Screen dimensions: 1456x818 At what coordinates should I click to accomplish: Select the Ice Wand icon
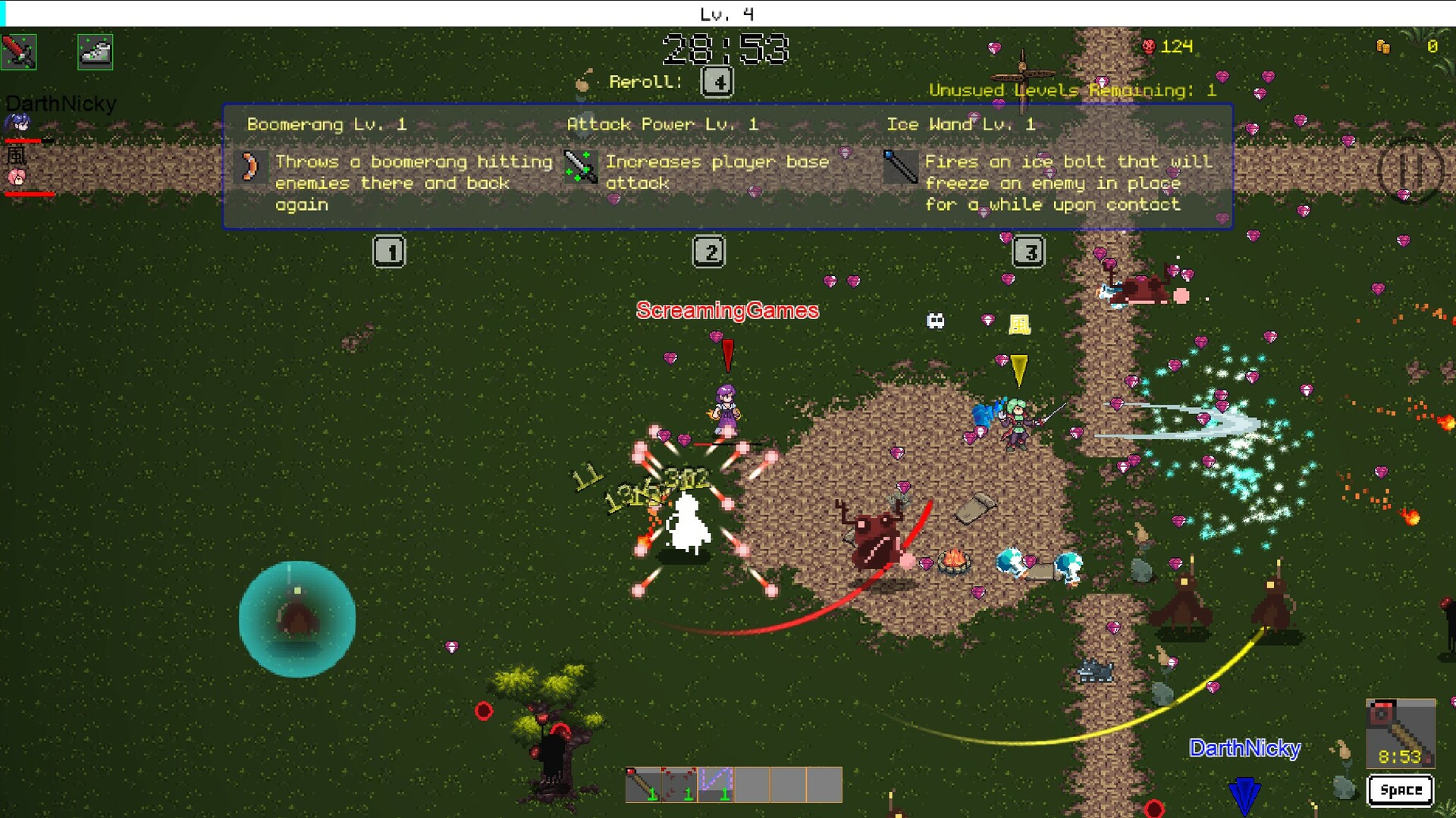902,168
